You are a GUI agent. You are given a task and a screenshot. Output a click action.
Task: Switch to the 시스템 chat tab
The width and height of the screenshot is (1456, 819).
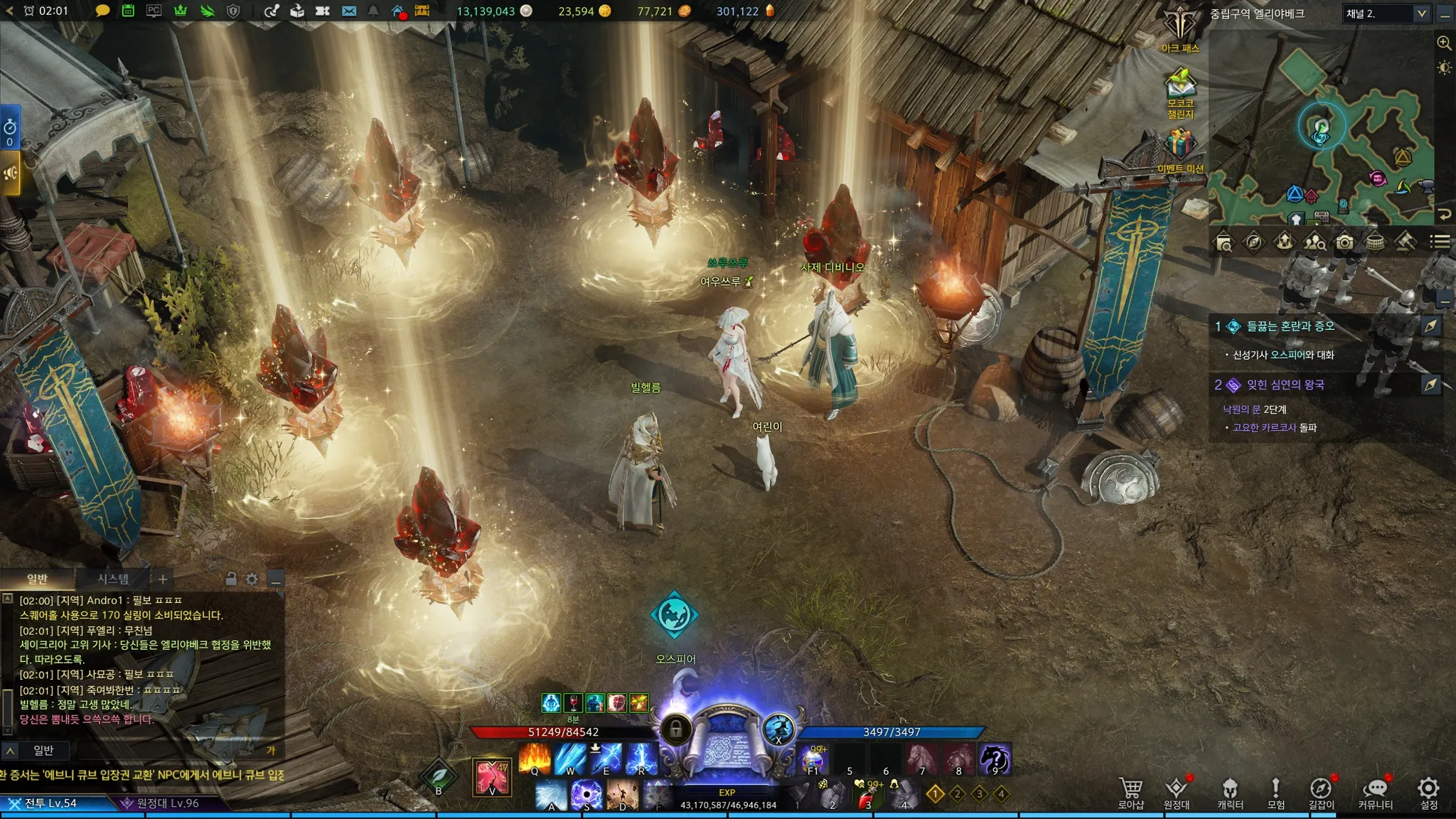pyautogui.click(x=113, y=579)
